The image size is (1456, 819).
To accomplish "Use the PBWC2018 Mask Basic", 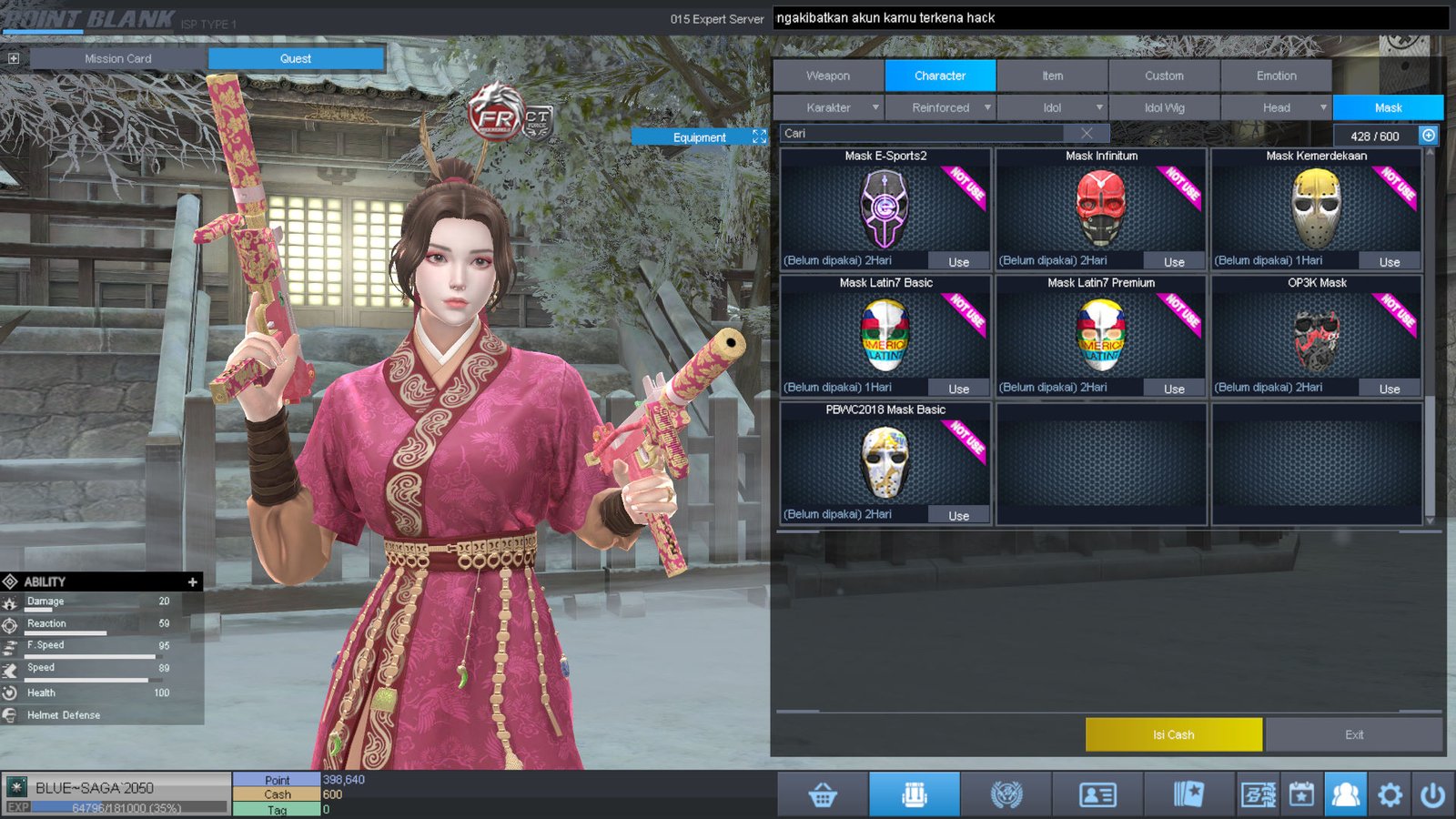I will (958, 515).
